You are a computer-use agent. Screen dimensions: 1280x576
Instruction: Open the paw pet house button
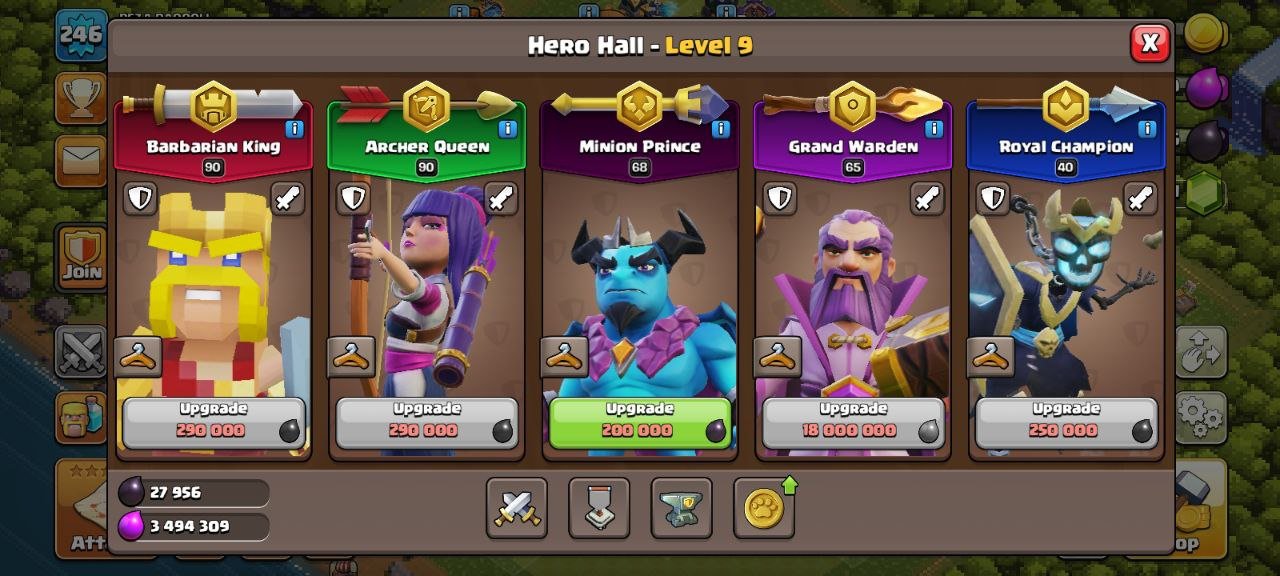[764, 508]
